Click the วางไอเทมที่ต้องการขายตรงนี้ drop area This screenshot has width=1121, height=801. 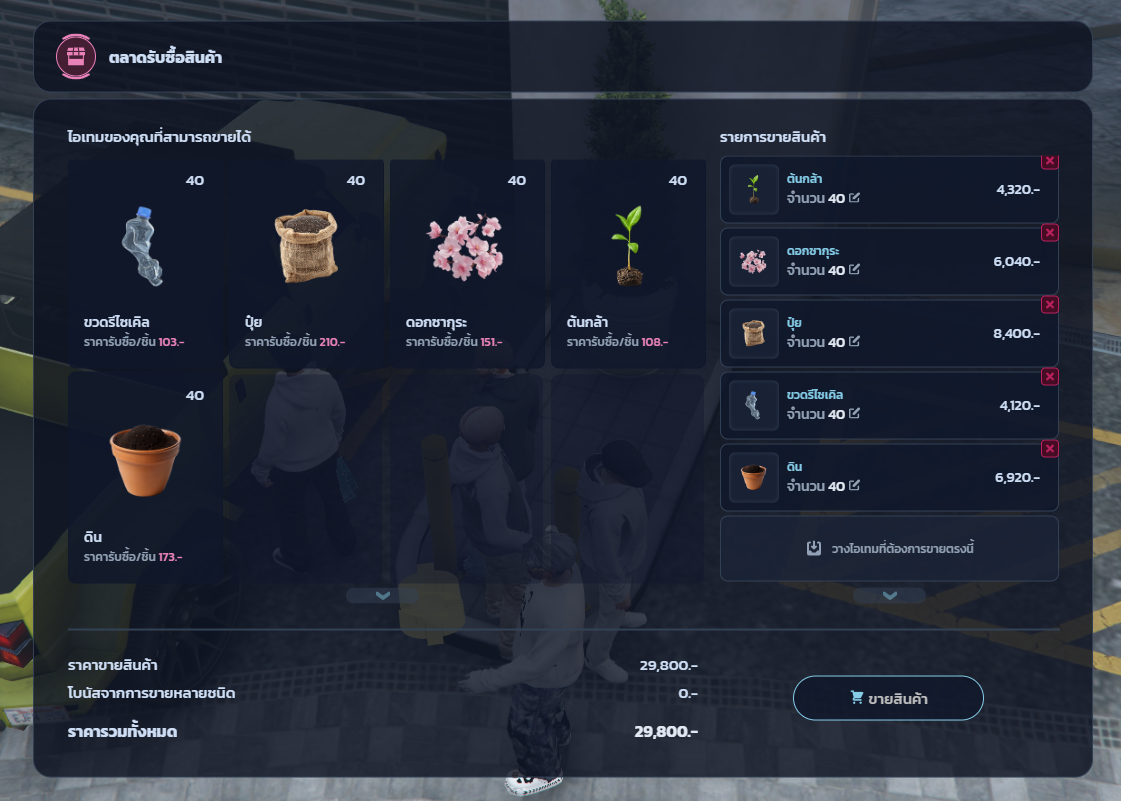click(889, 548)
